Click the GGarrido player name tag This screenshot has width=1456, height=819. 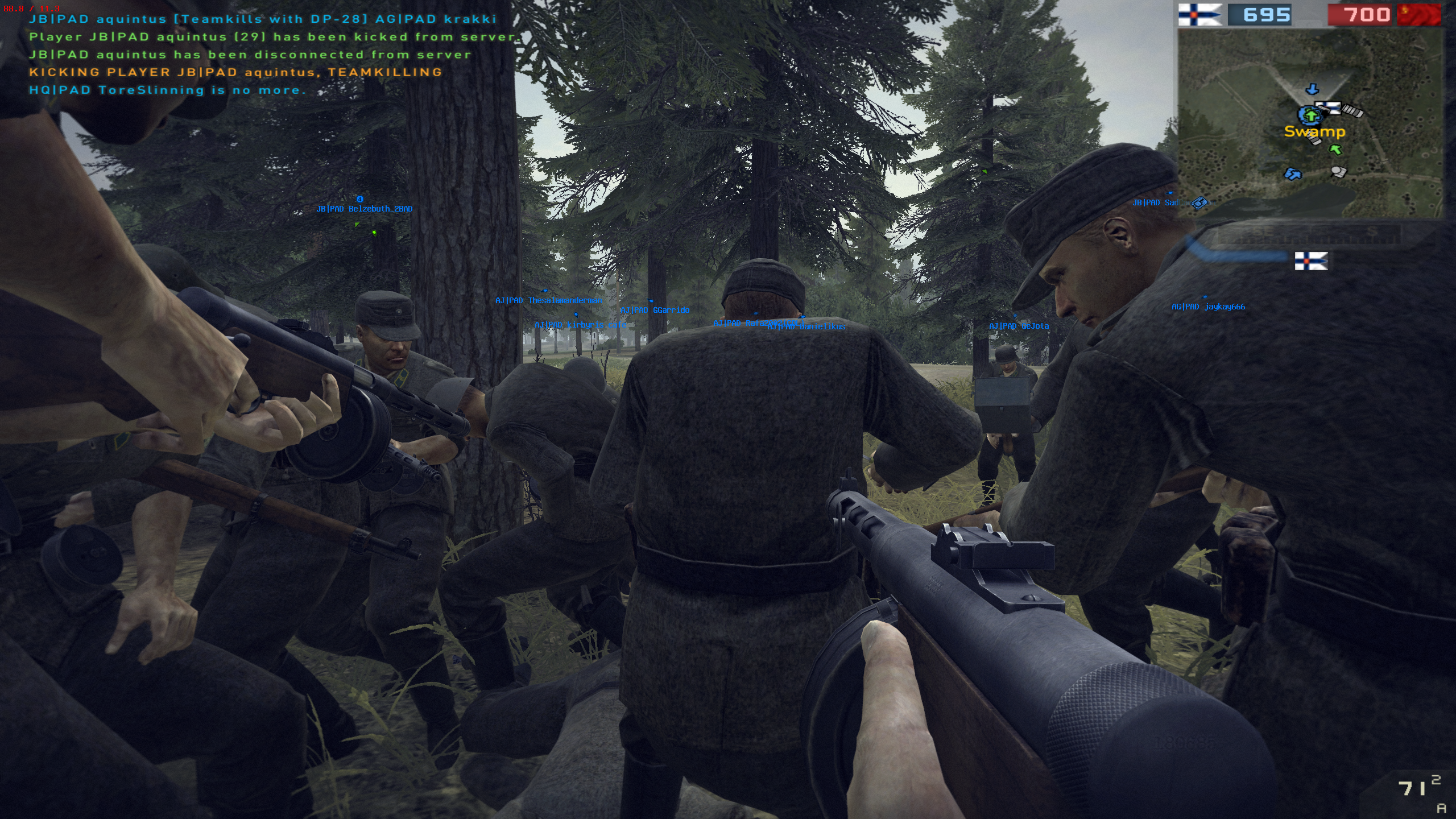655,310
